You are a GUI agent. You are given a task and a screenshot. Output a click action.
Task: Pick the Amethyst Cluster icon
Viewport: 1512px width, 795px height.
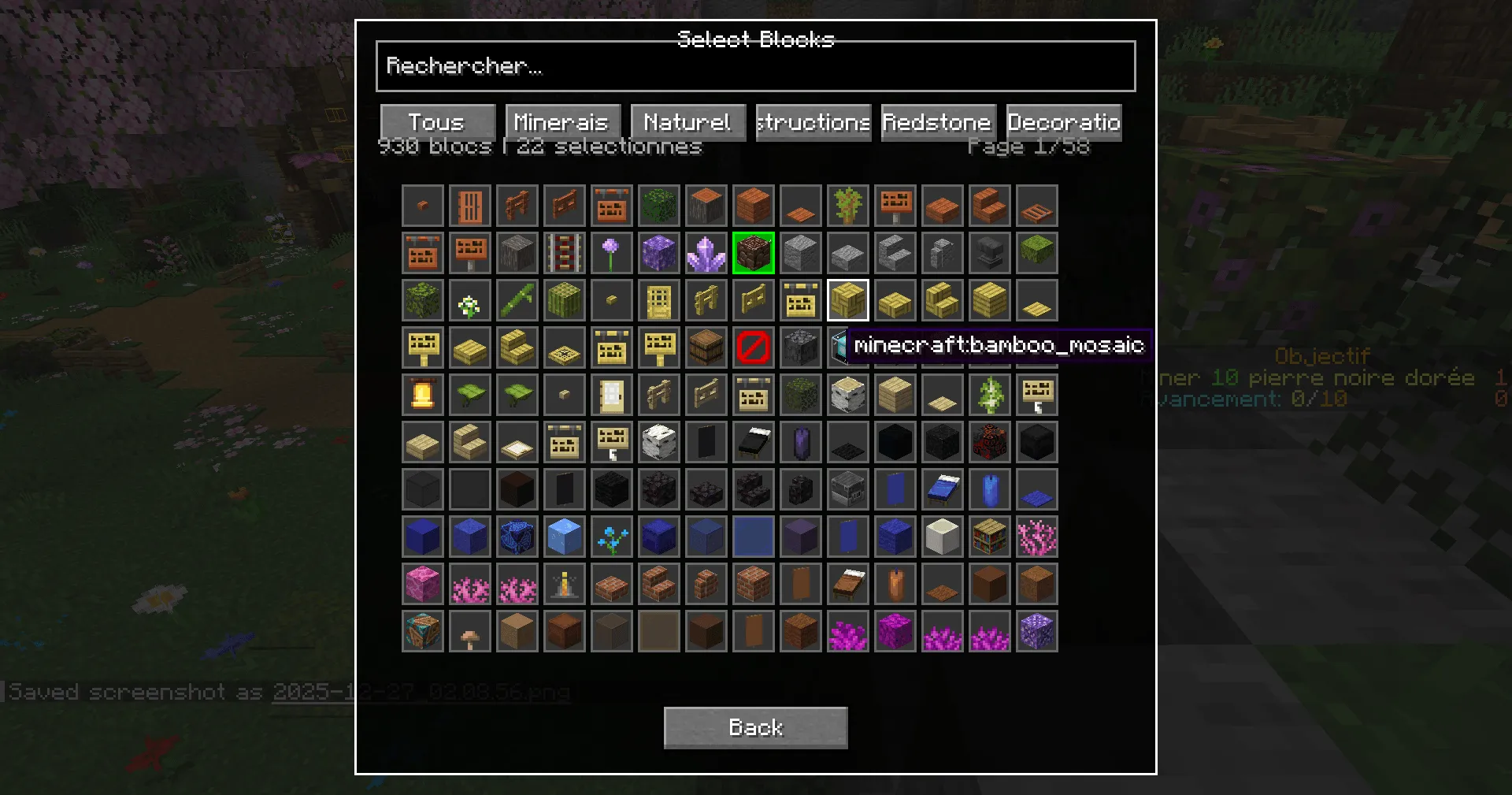point(706,253)
